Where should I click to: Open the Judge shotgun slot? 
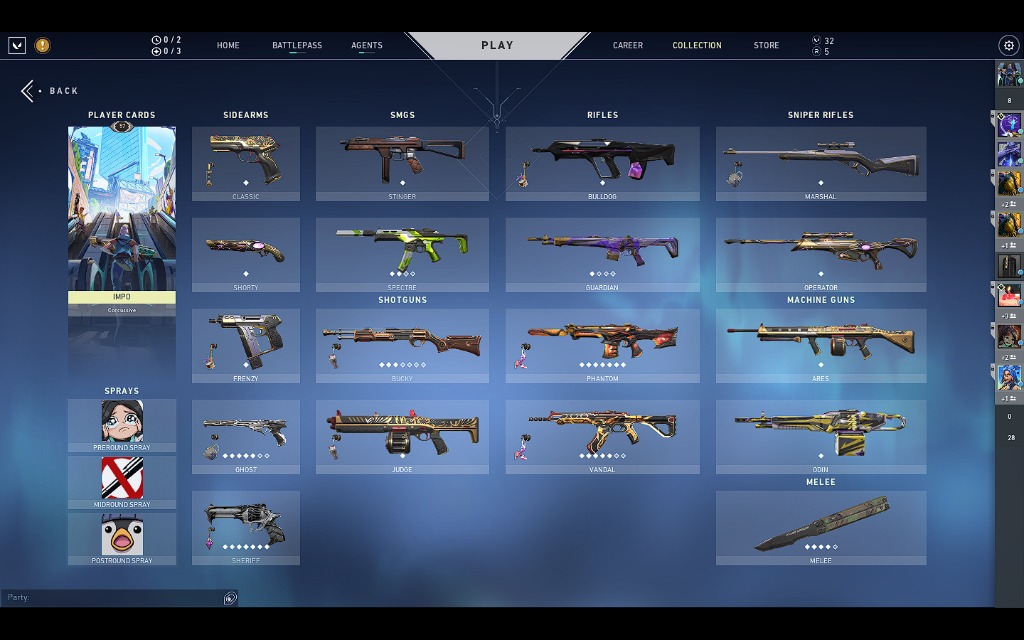(x=402, y=436)
